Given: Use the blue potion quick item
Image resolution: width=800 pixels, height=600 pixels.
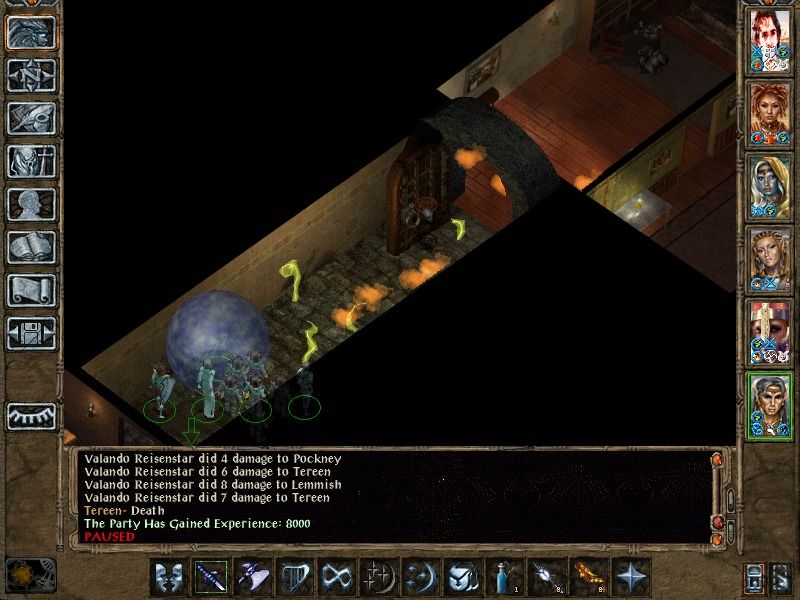Looking at the screenshot, I should (x=501, y=578).
